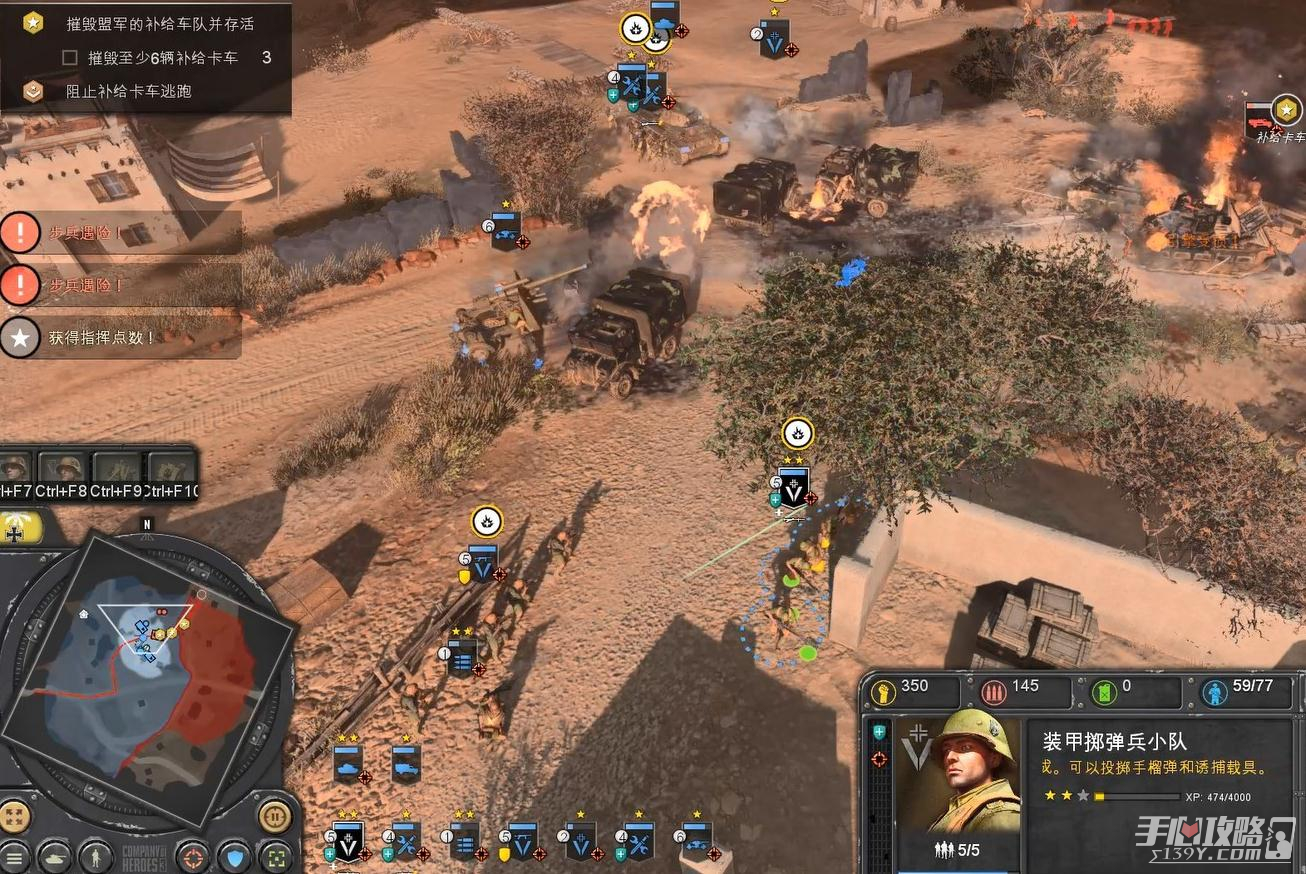Click the red crosshair button below minimap
The image size is (1306, 874).
coord(192,858)
